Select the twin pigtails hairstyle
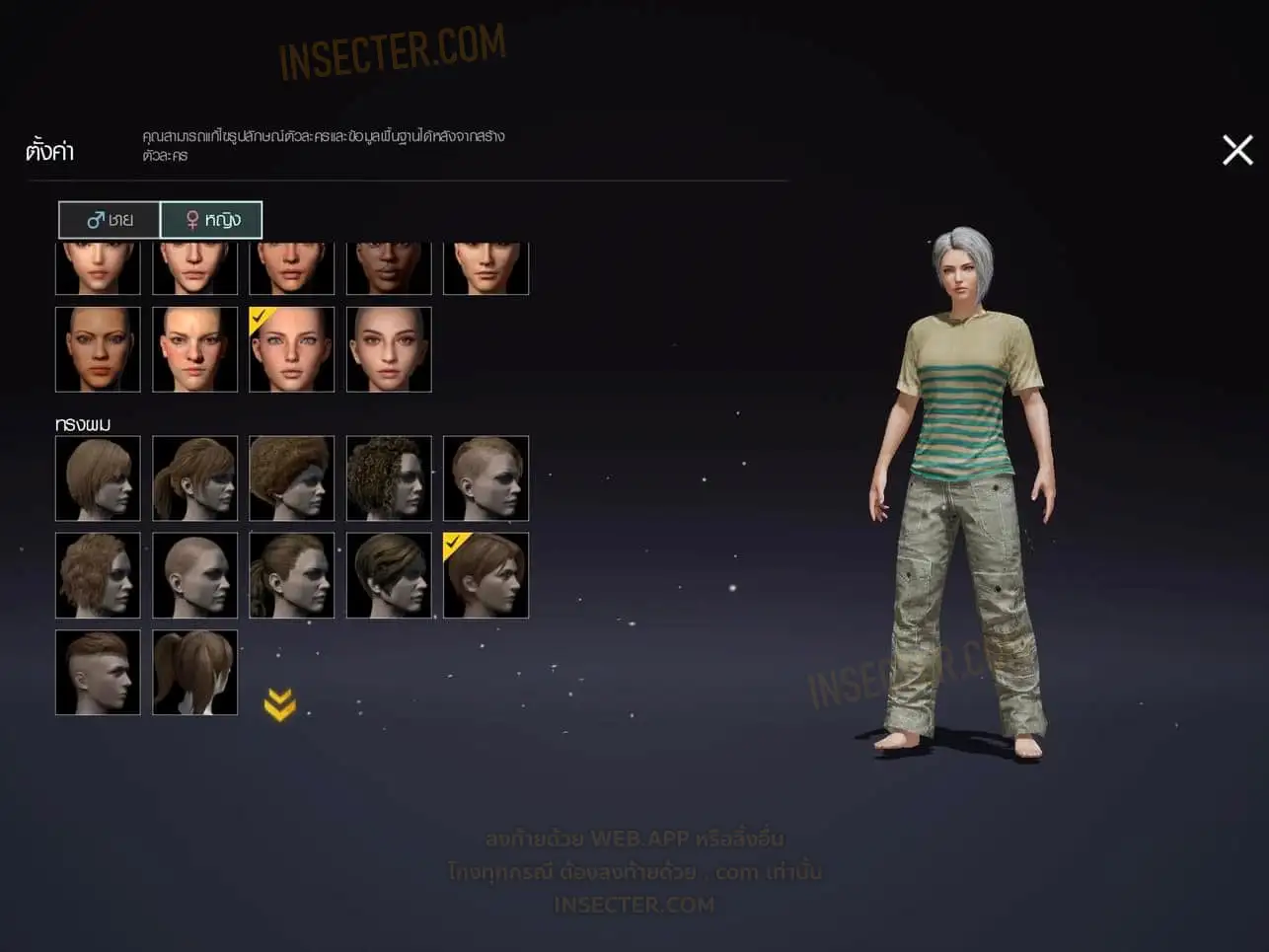 click(x=195, y=672)
